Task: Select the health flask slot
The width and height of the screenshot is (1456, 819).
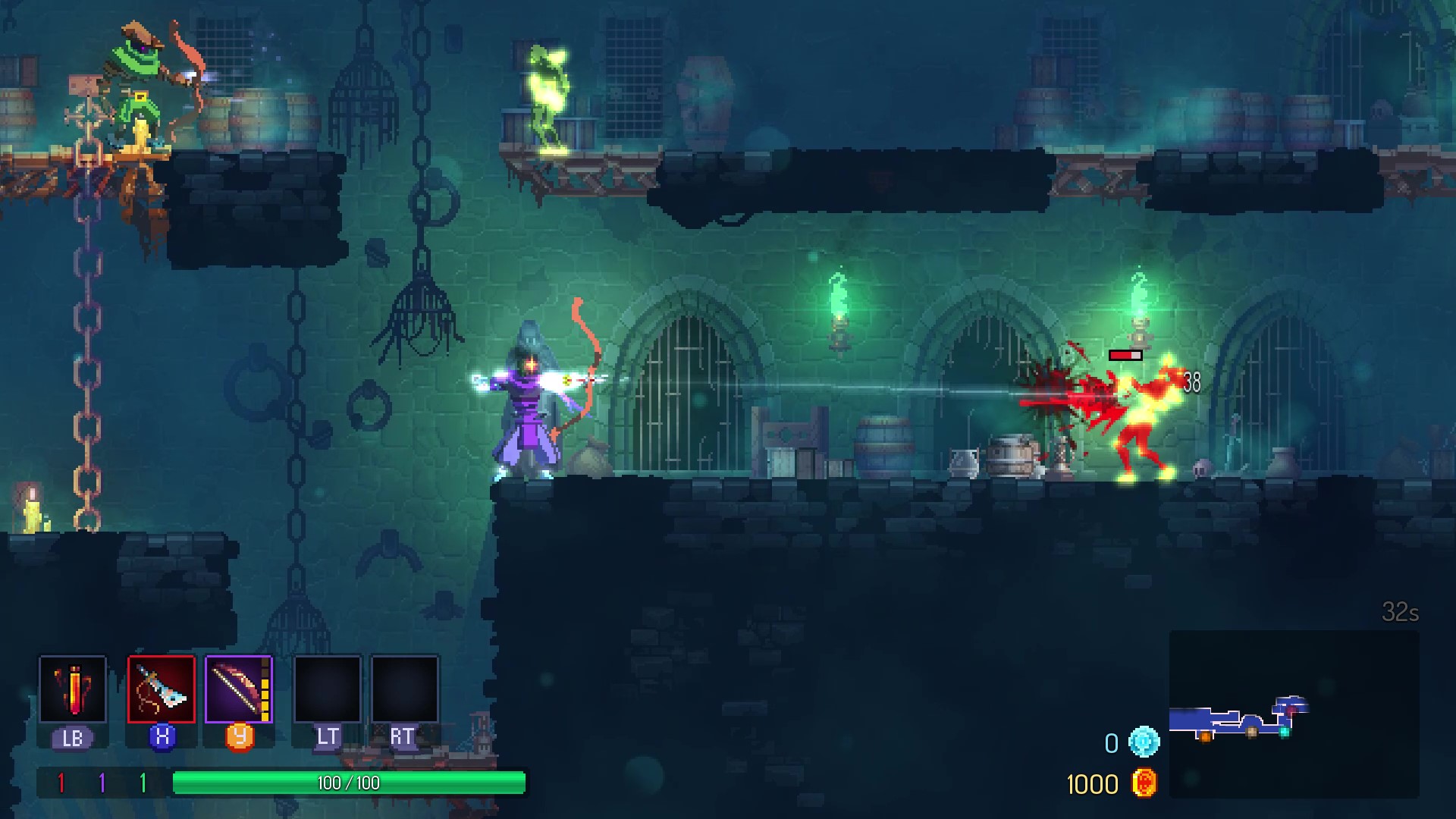Action: pyautogui.click(x=73, y=689)
